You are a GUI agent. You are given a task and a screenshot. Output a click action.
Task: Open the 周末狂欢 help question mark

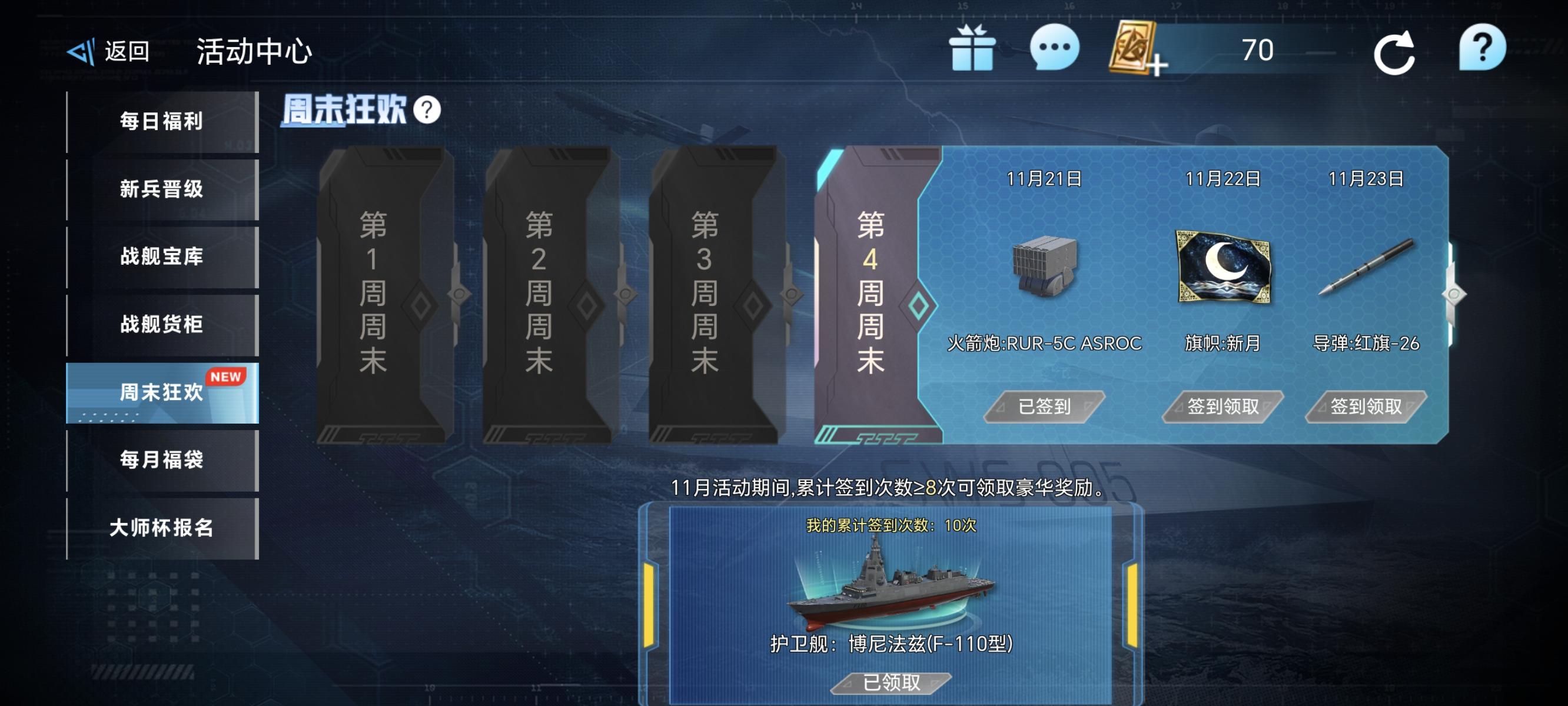428,109
